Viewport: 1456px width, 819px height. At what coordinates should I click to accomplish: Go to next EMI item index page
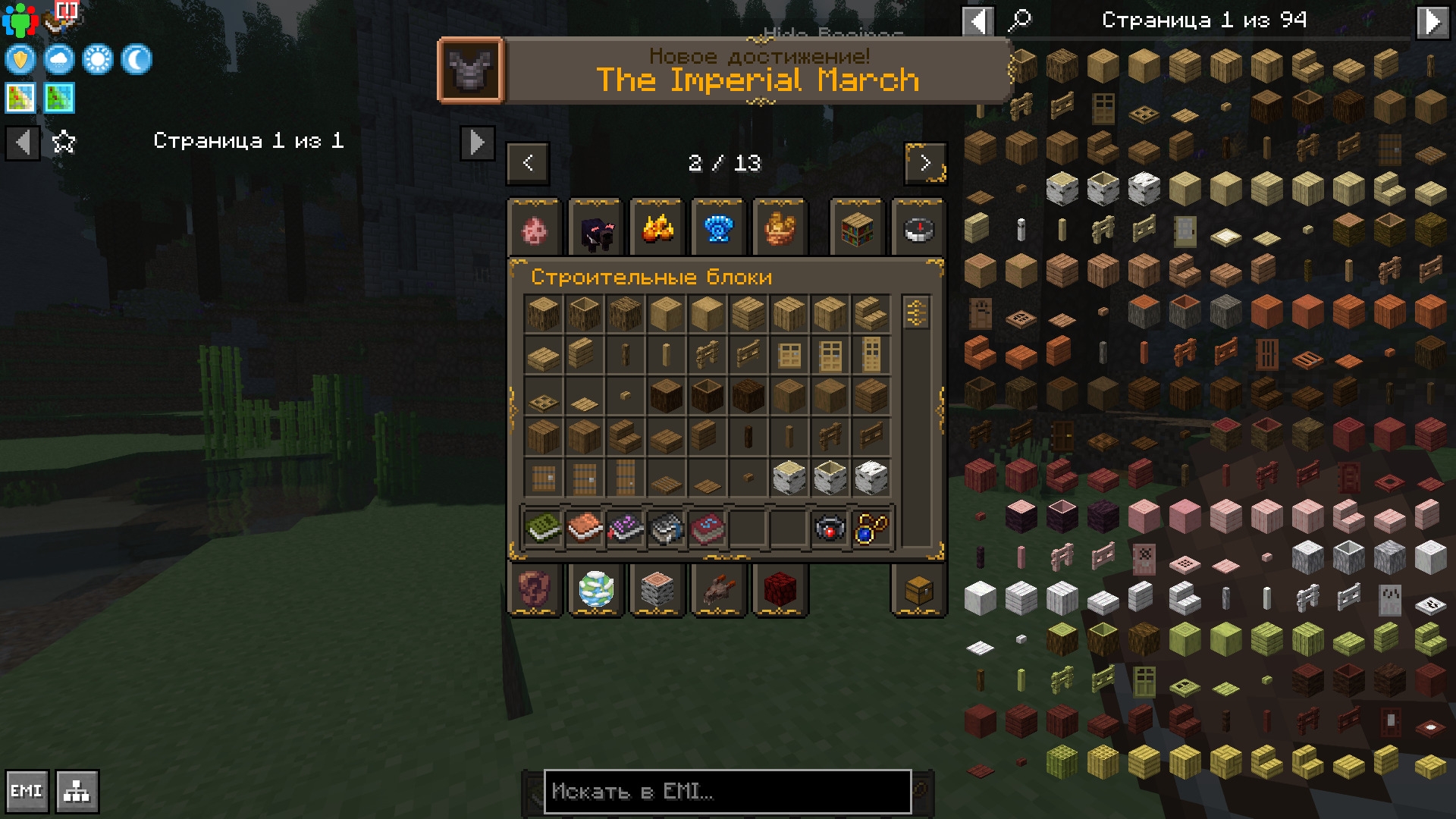(1432, 21)
